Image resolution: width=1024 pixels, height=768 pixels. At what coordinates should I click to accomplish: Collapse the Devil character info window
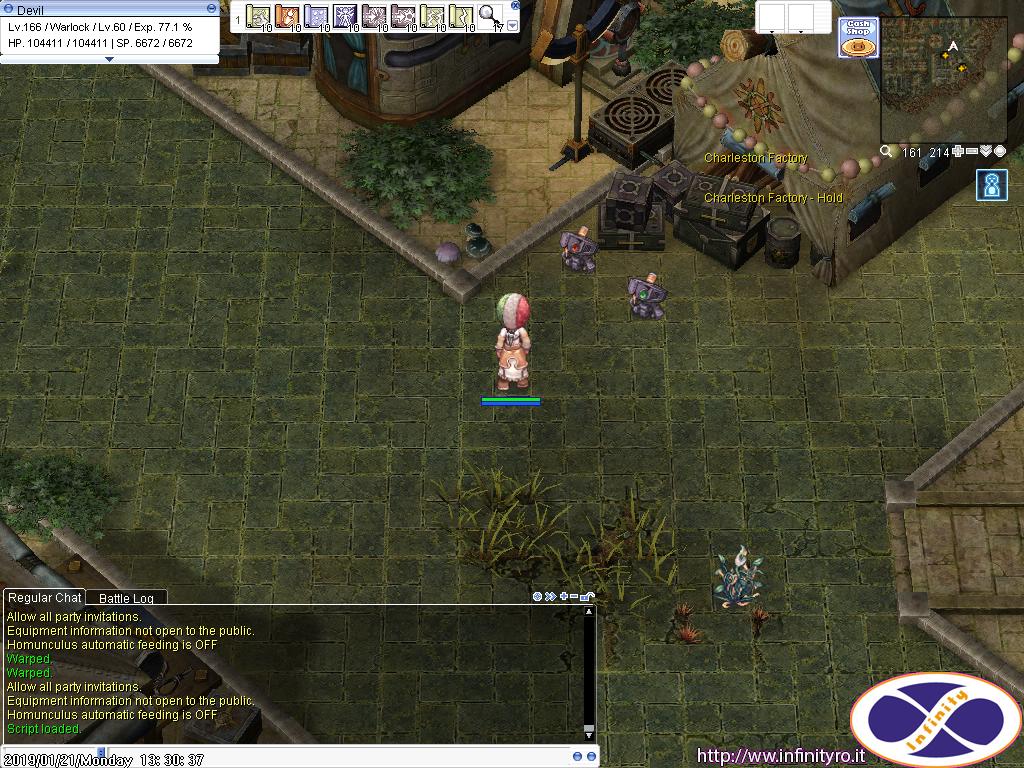tap(211, 9)
